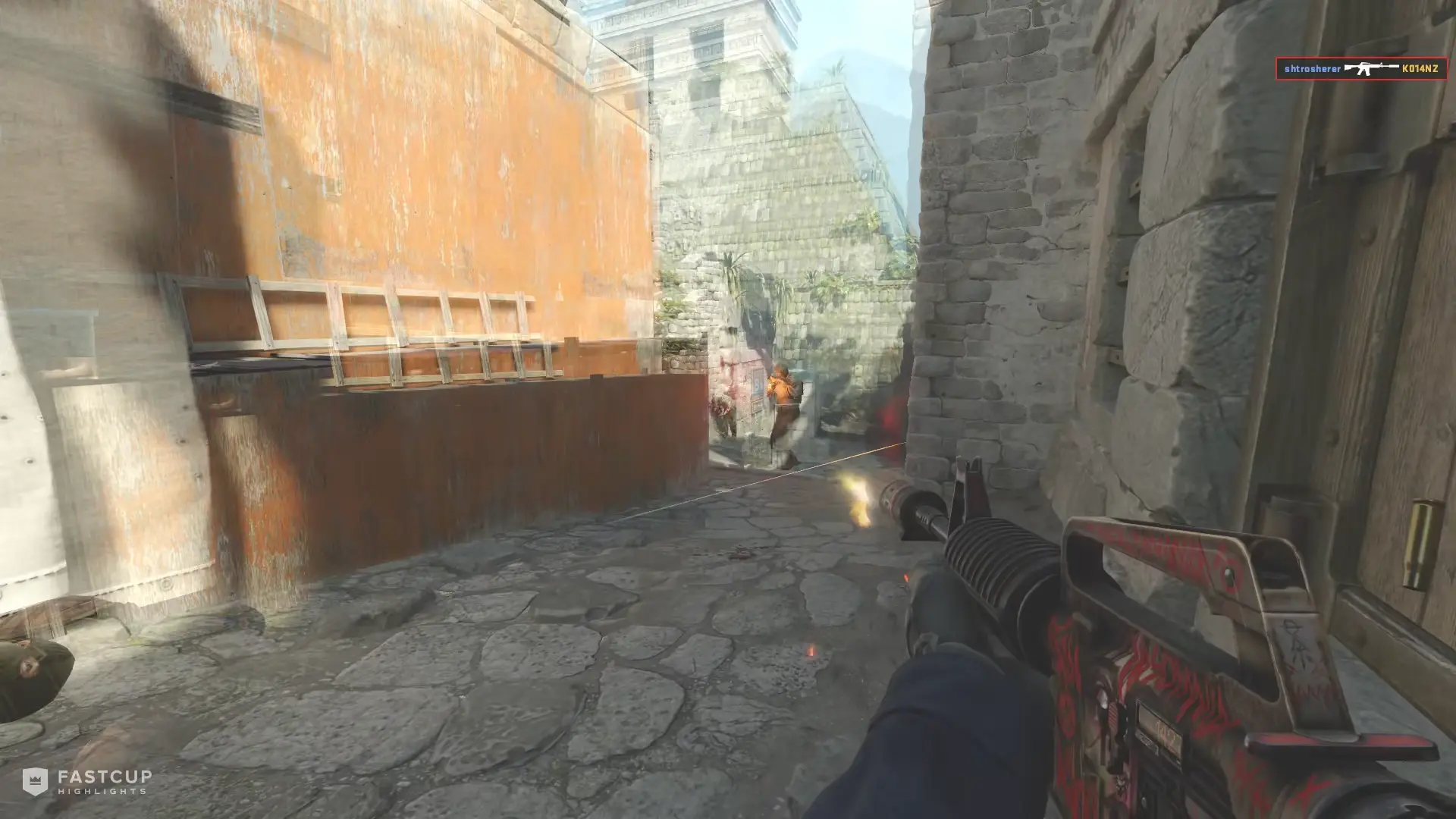Image resolution: width=1456 pixels, height=819 pixels.
Task: Click the FASTCUP crown shield logo
Action: [35, 781]
